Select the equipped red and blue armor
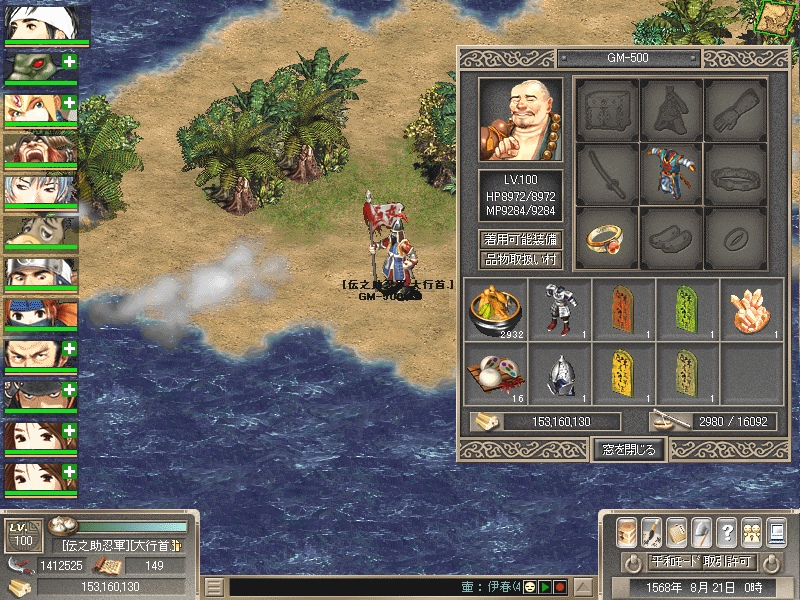This screenshot has width=800, height=600. click(x=671, y=173)
